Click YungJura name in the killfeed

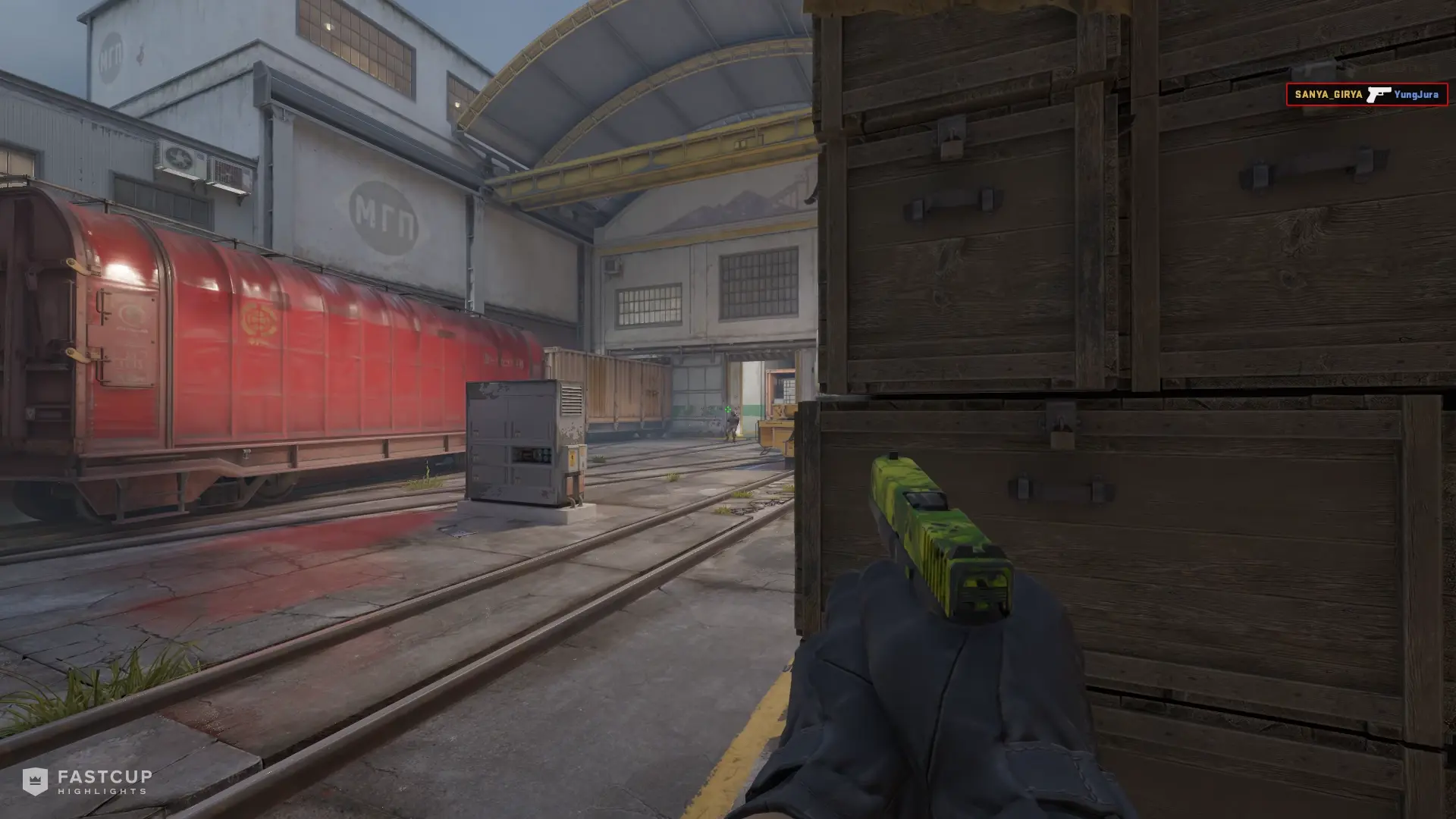(1415, 96)
